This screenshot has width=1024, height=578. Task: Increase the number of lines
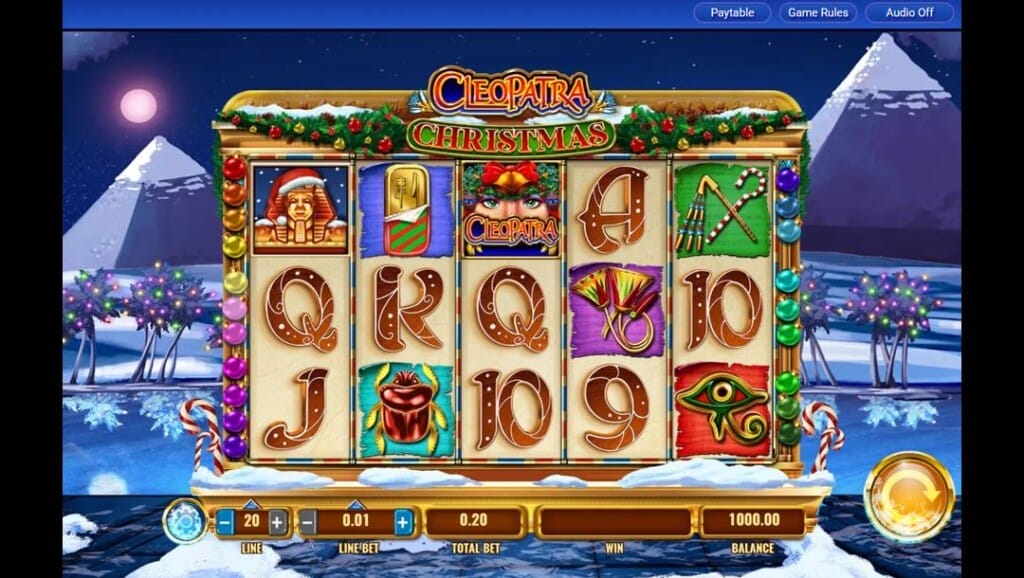(277, 521)
